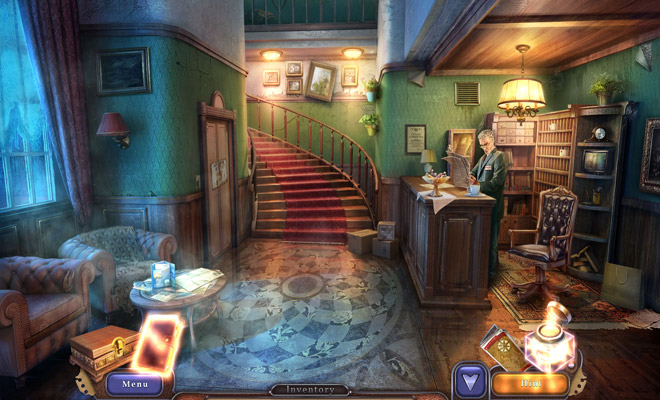The image size is (660, 400).
Task: Use the Hint button
Action: coord(530,382)
